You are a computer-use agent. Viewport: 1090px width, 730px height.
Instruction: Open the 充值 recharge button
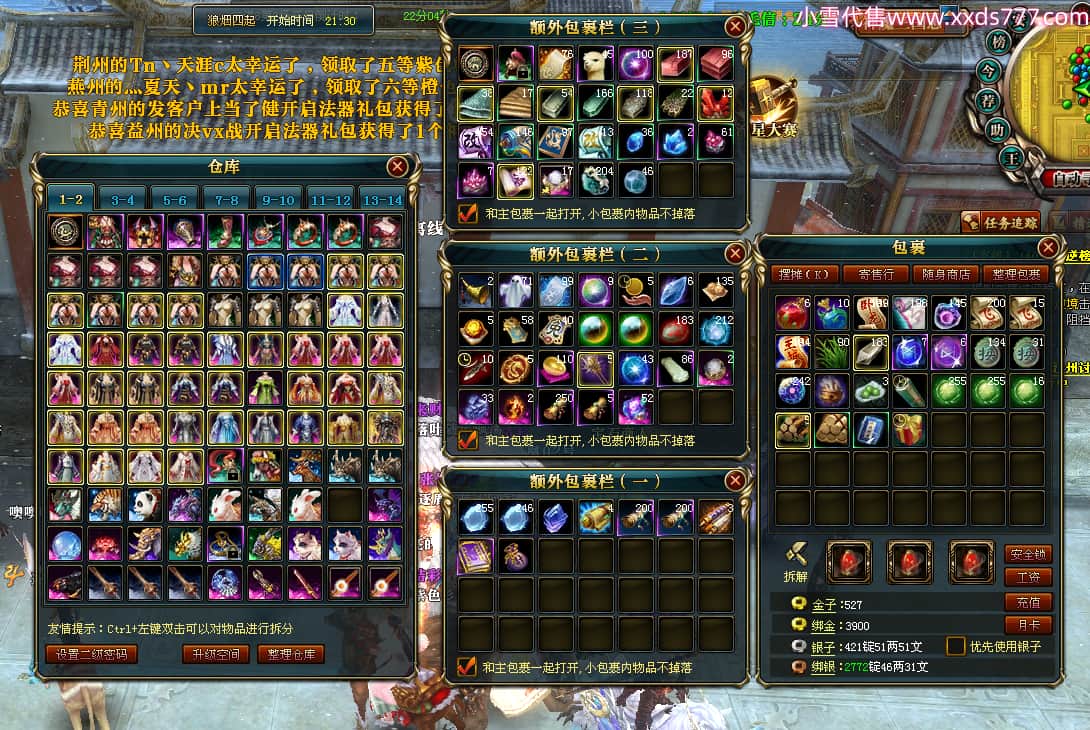(x=1027, y=601)
